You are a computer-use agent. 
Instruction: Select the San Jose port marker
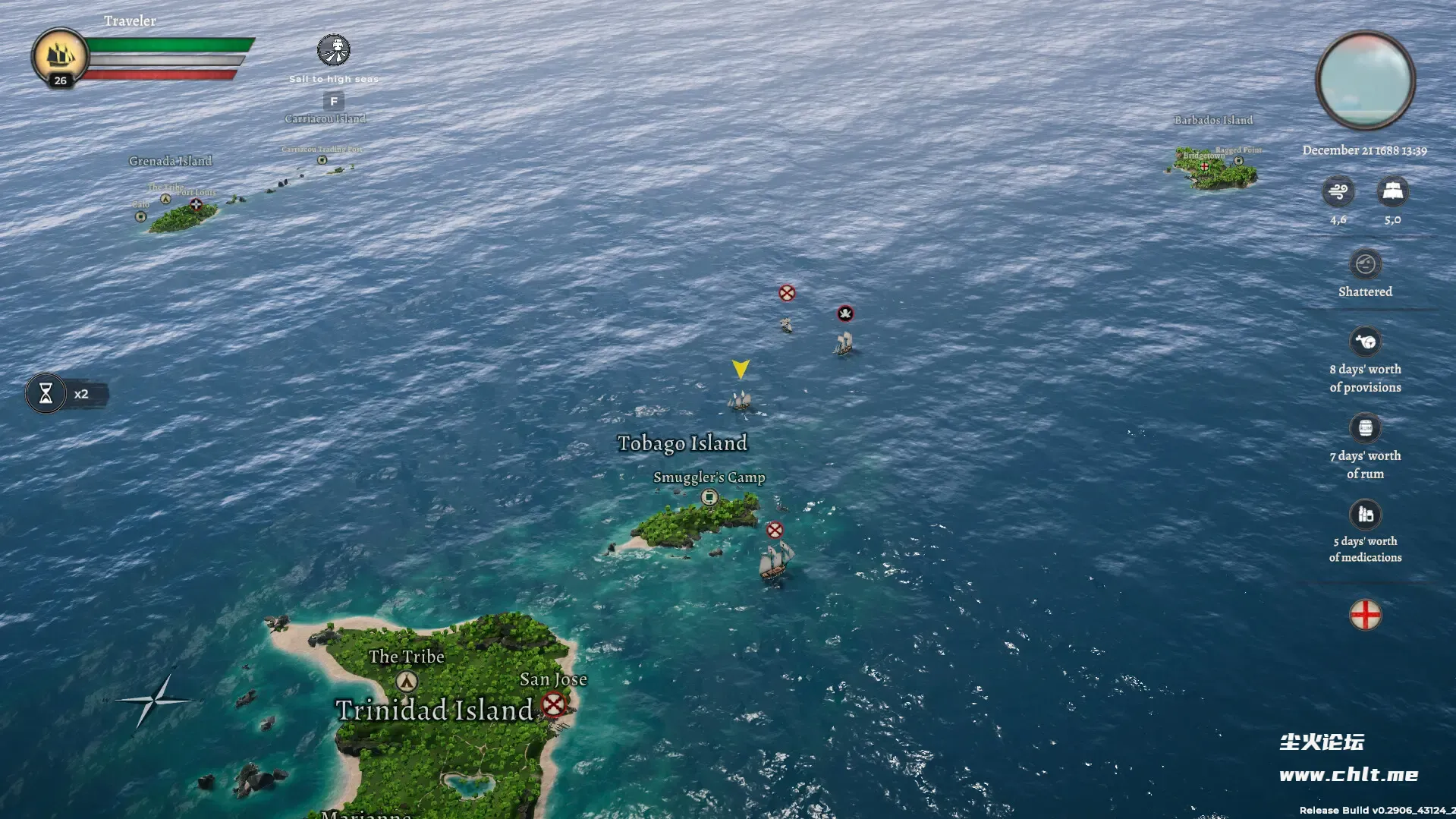coord(554,704)
